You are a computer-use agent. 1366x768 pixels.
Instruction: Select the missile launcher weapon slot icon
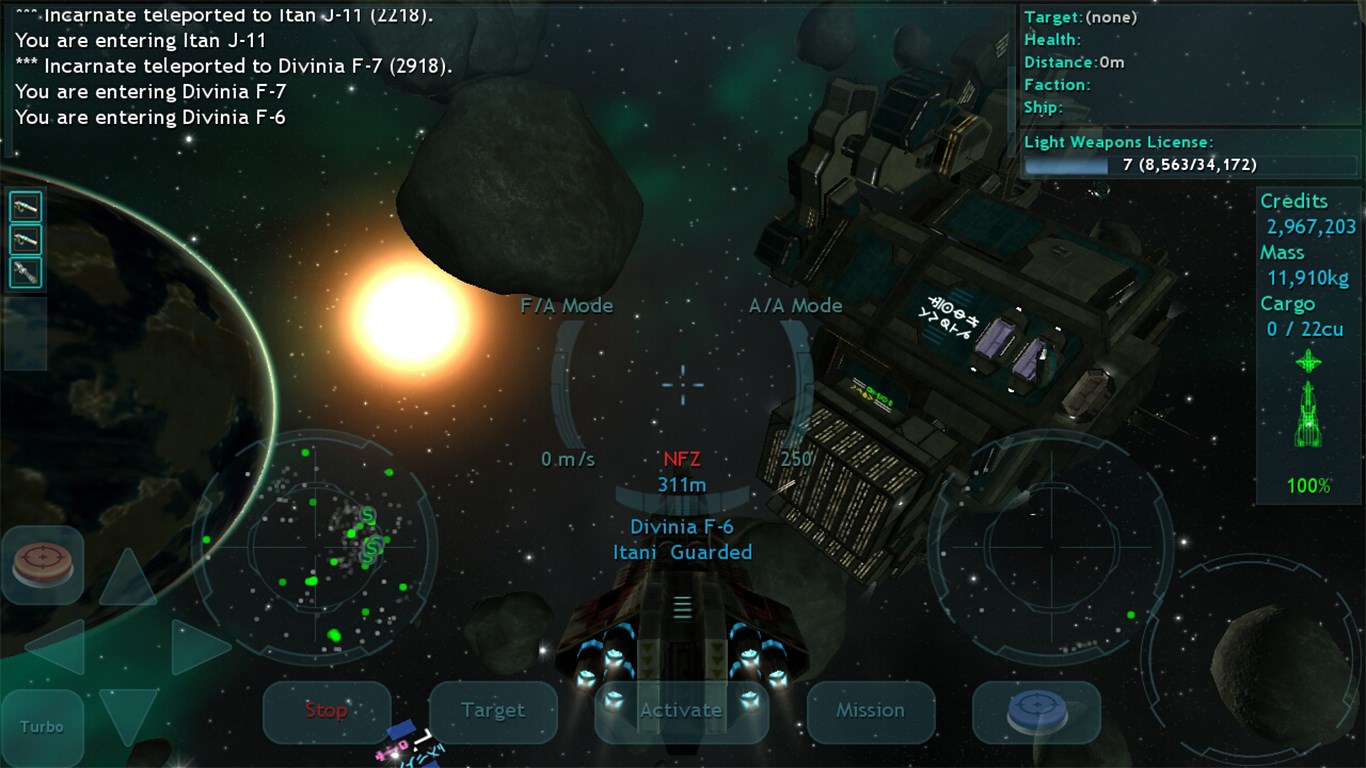25,271
